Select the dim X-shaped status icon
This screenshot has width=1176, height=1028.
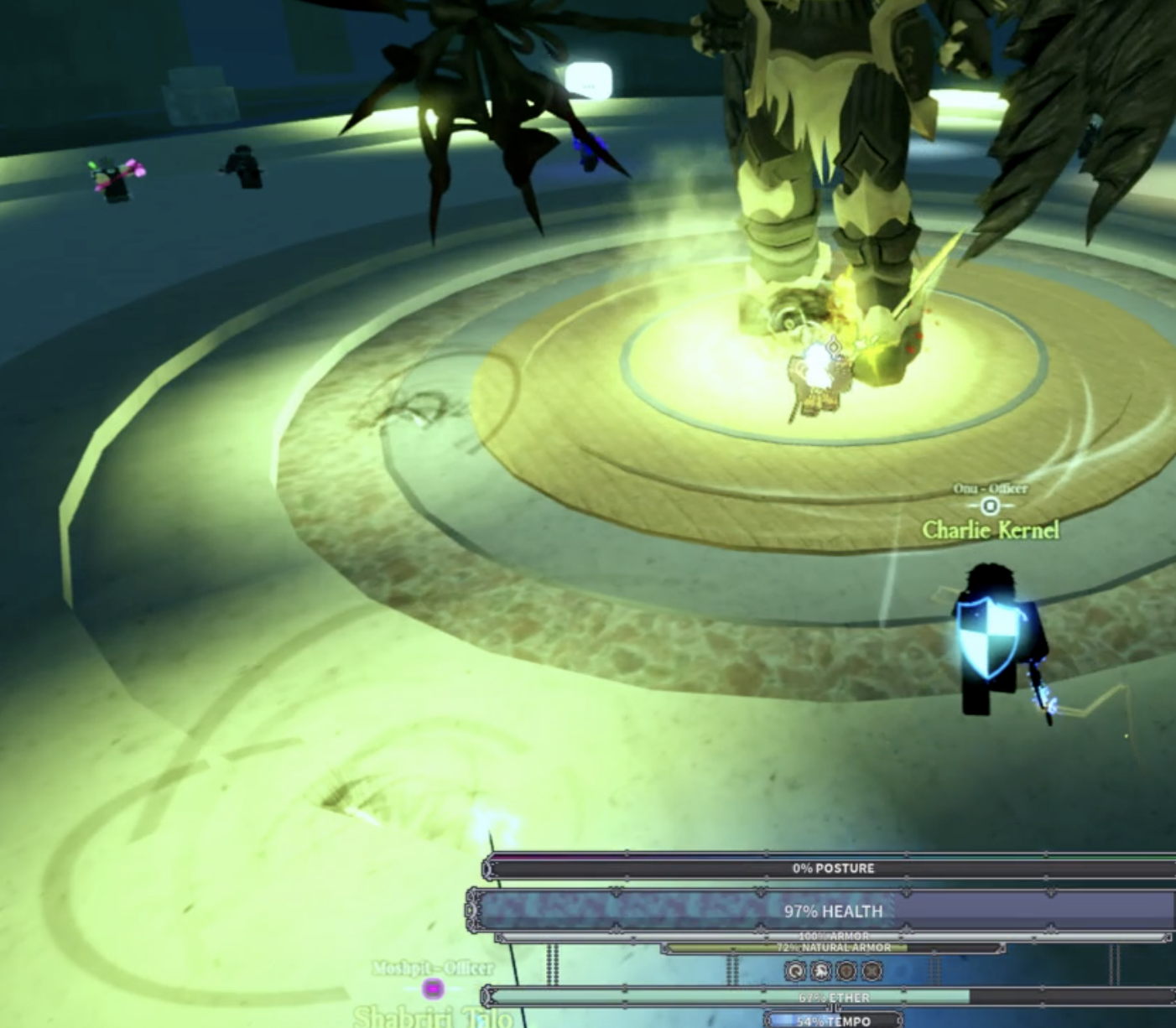tap(872, 971)
